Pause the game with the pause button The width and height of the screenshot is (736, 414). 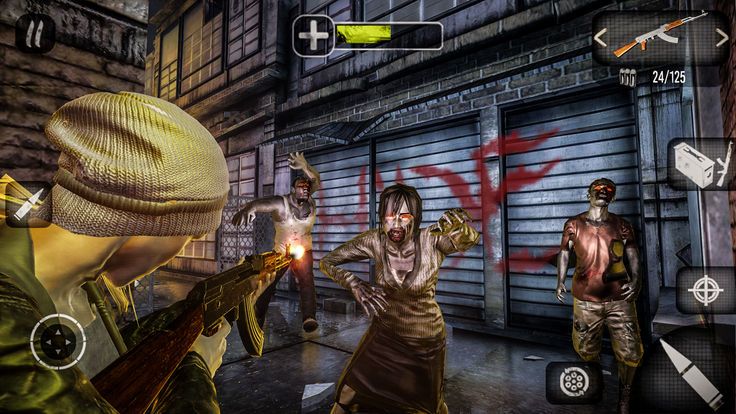pyautogui.click(x=35, y=35)
